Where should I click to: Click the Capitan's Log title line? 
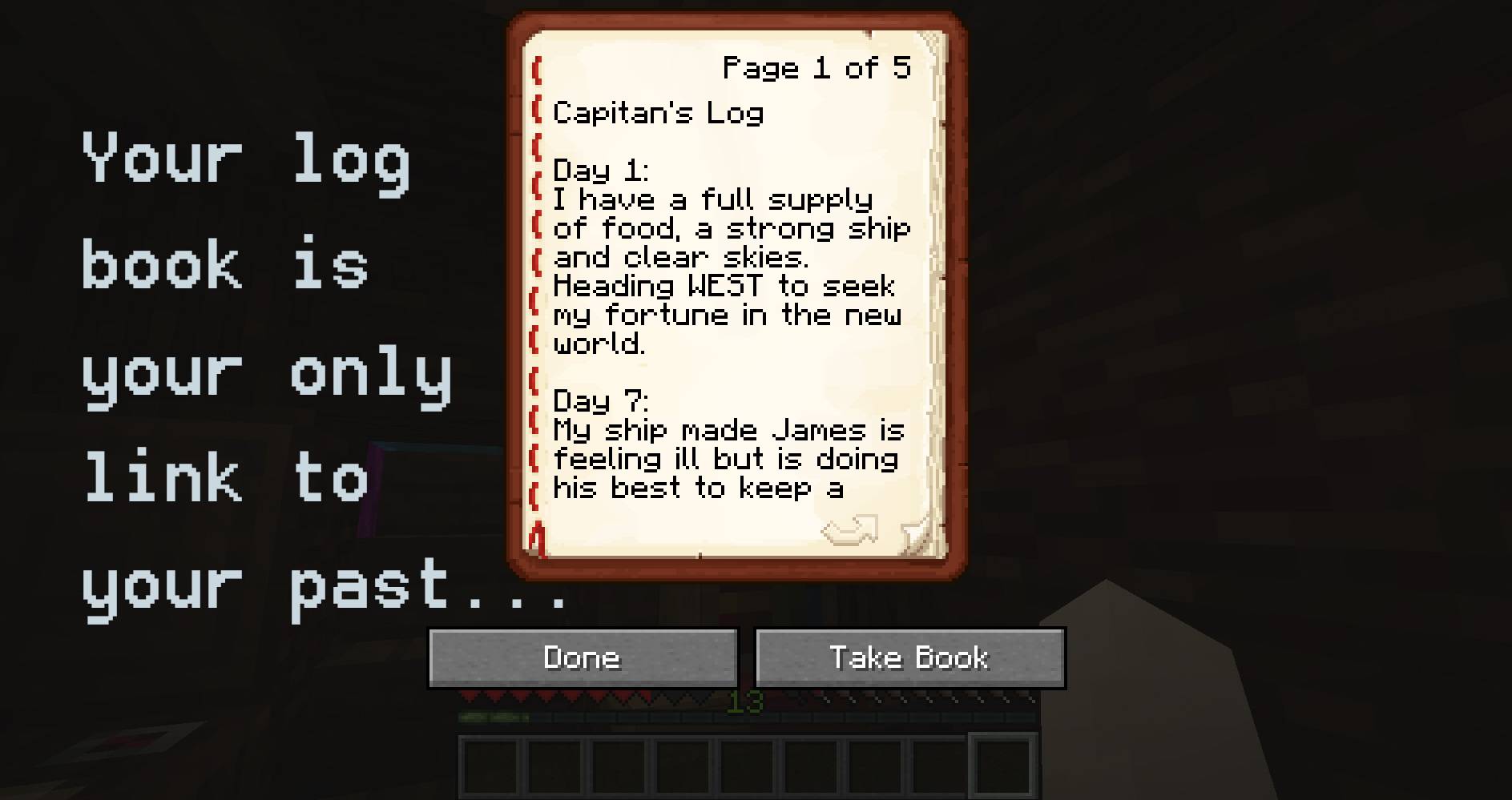(659, 113)
